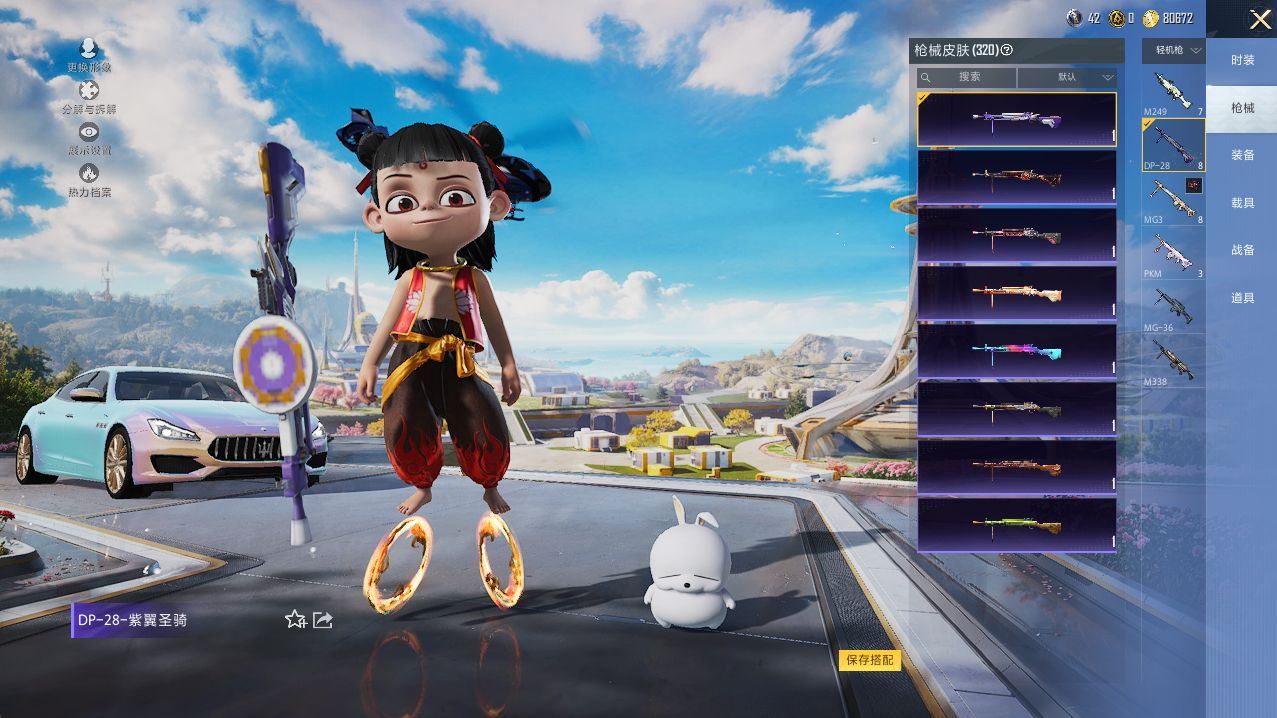The width and height of the screenshot is (1277, 718).
Task: Open the 战备 tab
Action: 1242,250
